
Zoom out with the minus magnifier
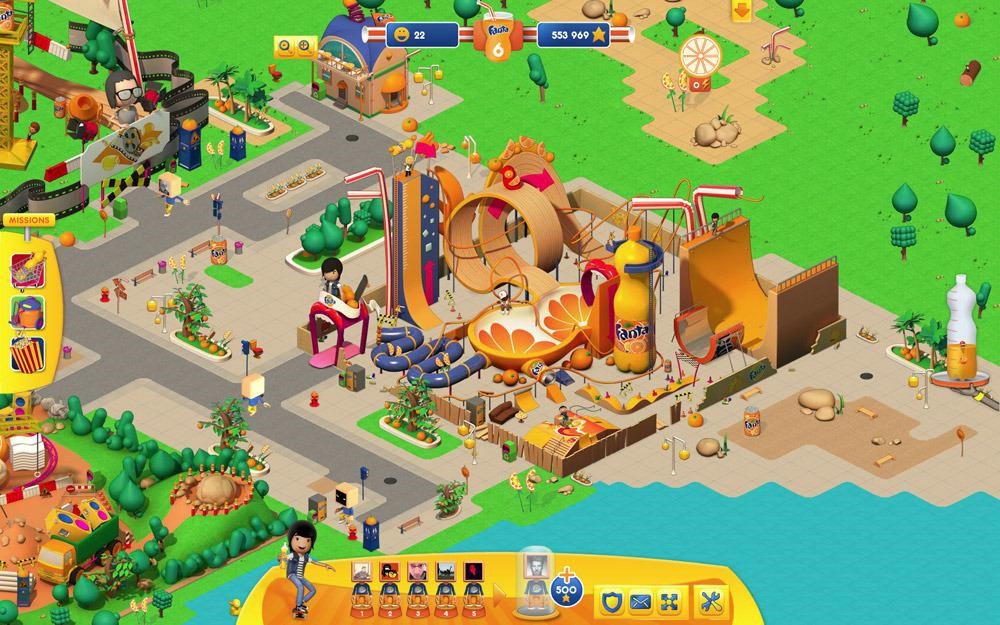pyautogui.click(x=286, y=45)
